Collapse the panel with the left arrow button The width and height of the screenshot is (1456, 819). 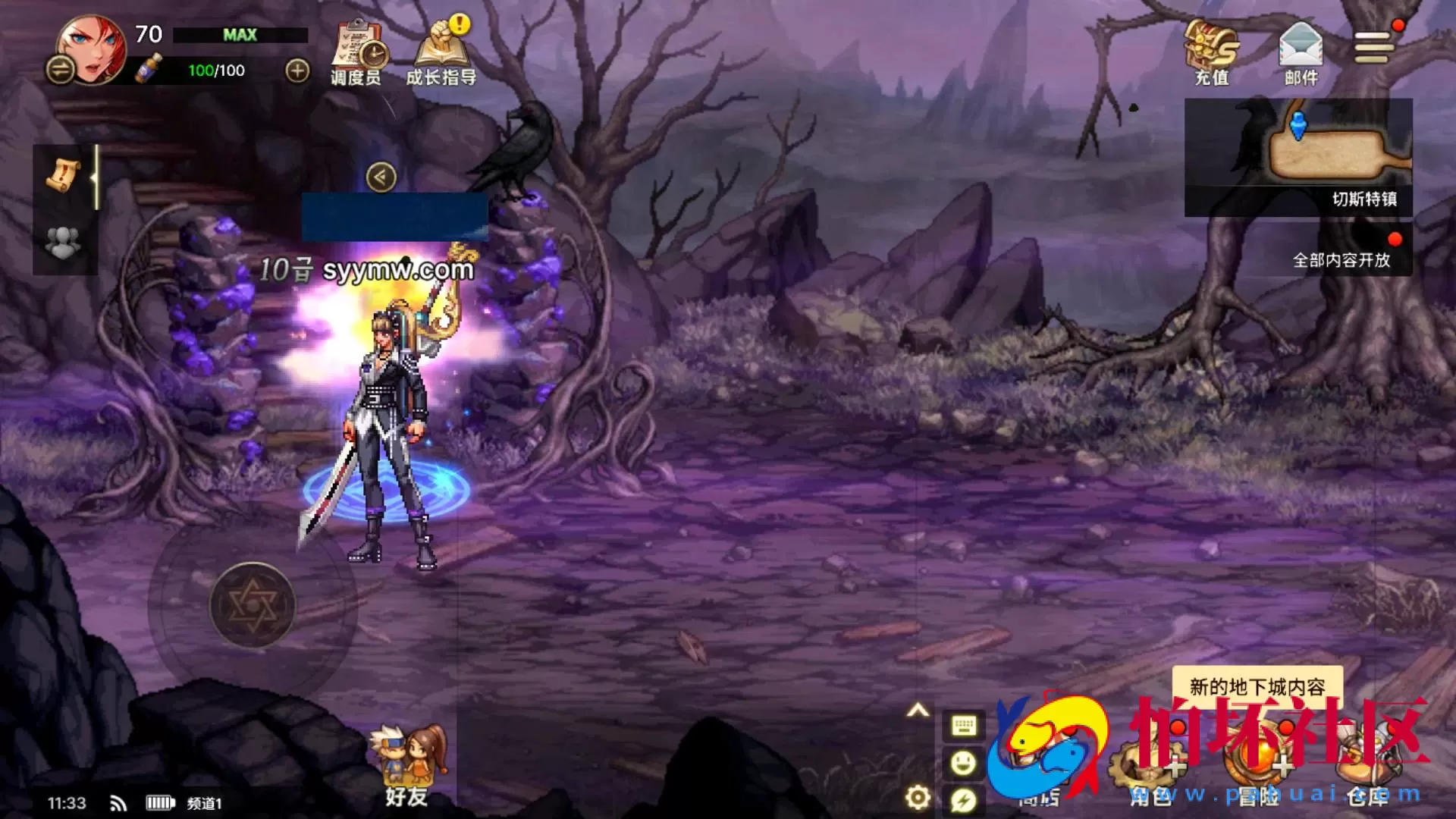[x=381, y=177]
